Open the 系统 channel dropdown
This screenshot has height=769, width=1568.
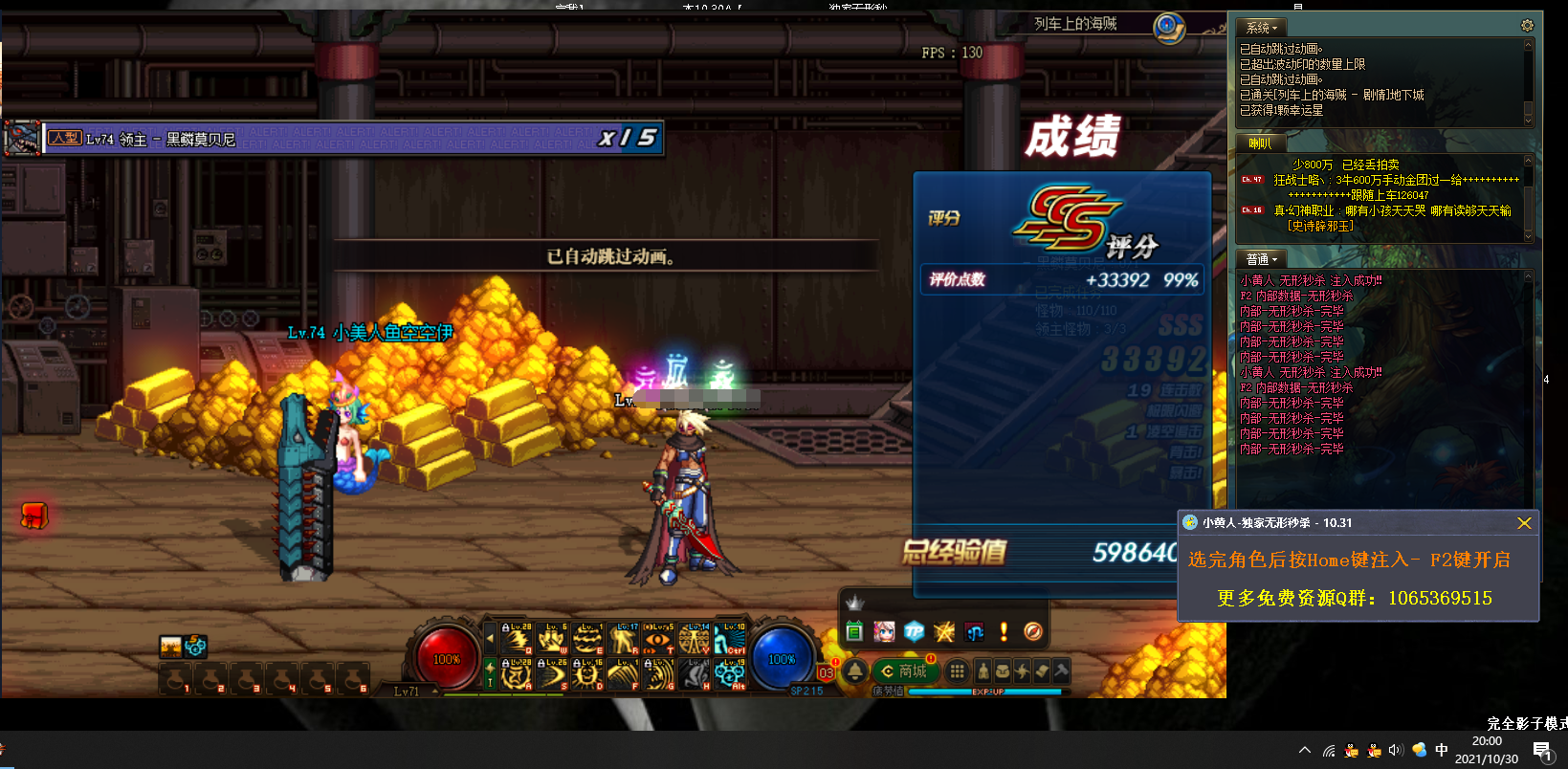[x=1261, y=27]
